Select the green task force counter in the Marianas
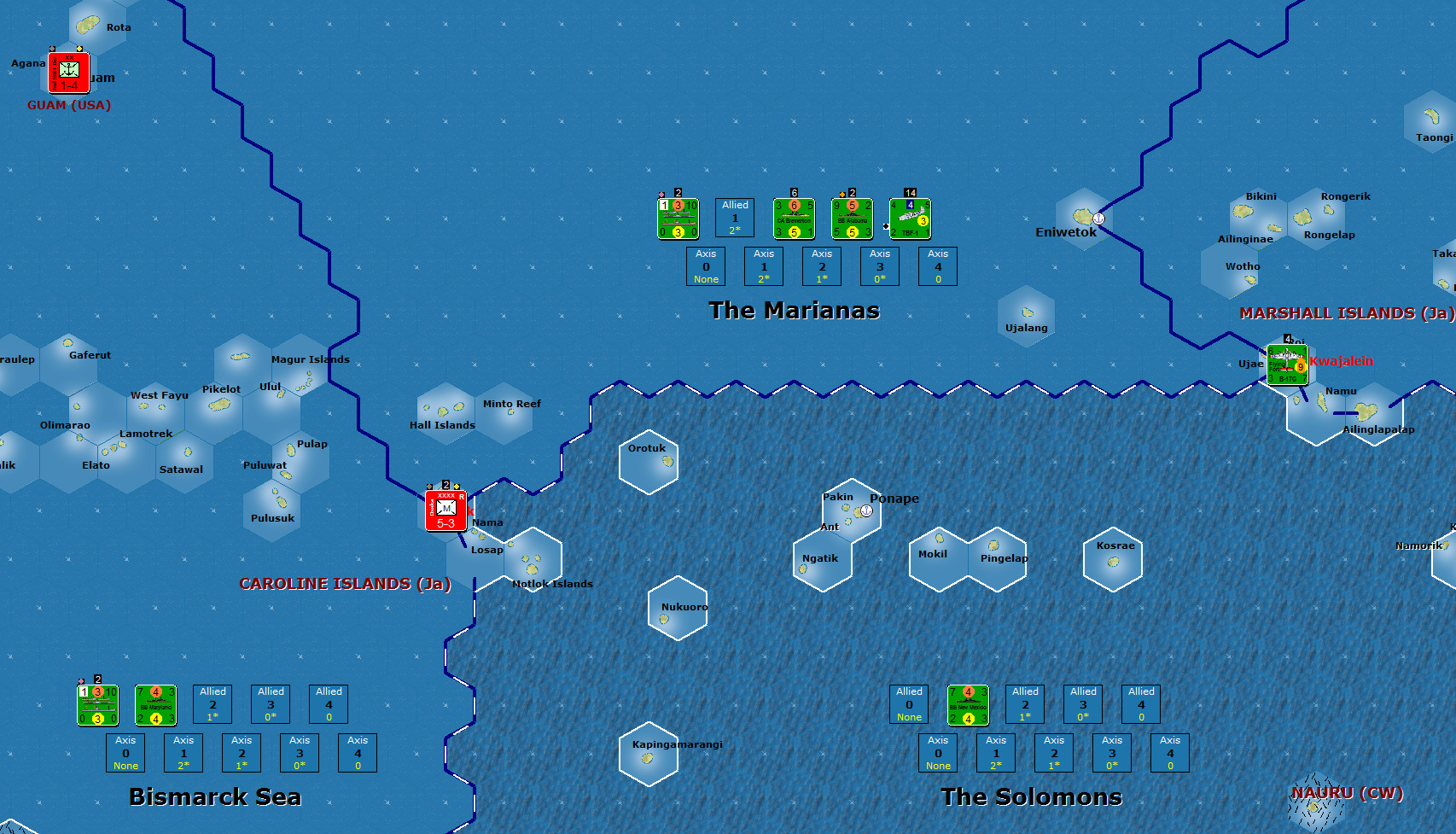The height and width of the screenshot is (834, 1456). (677, 218)
